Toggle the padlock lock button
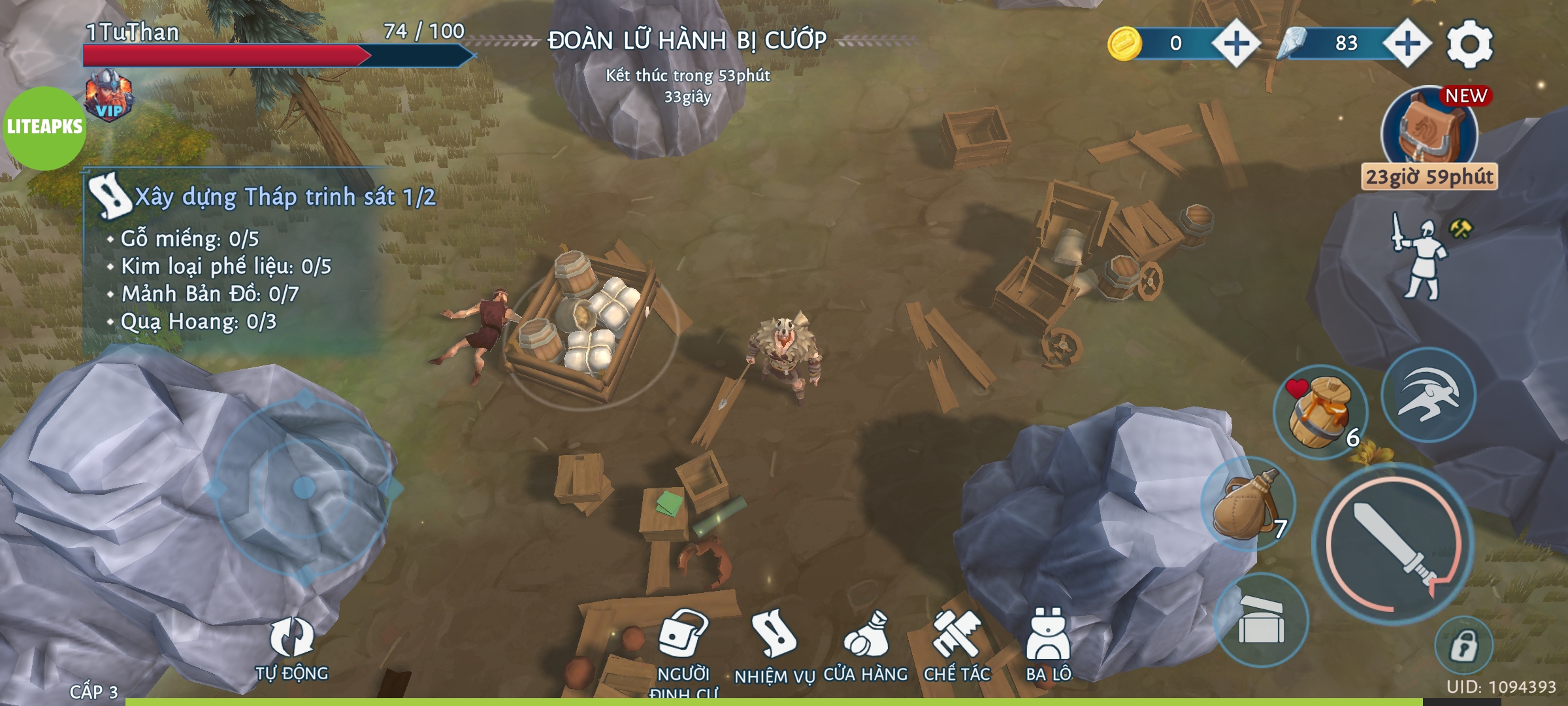 coord(1463,645)
